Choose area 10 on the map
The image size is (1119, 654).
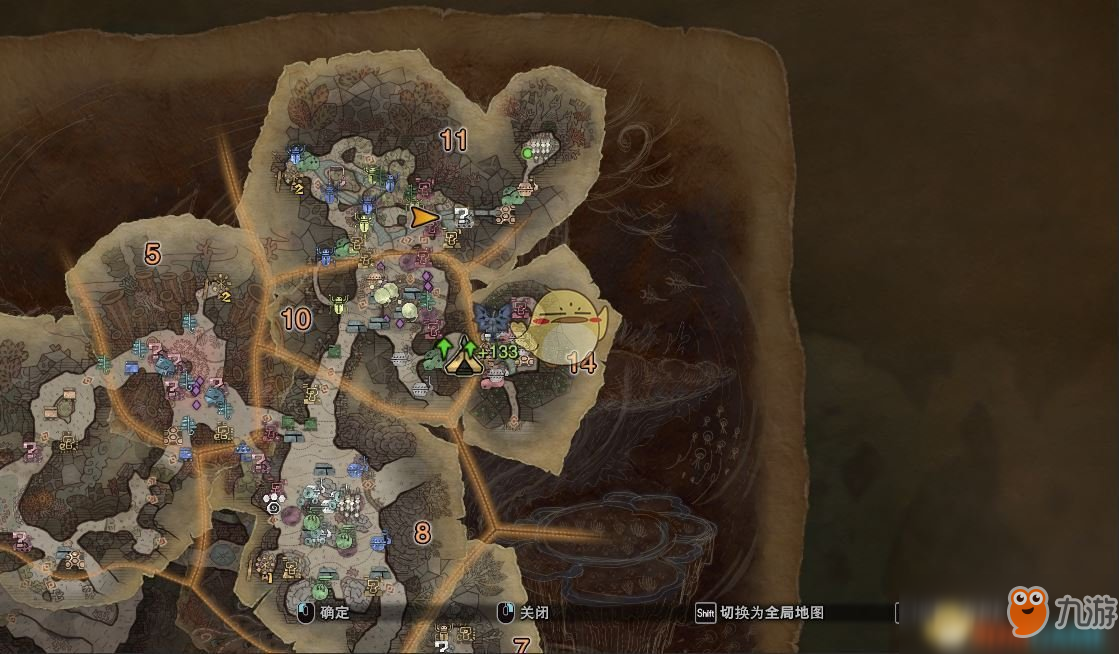(296, 319)
